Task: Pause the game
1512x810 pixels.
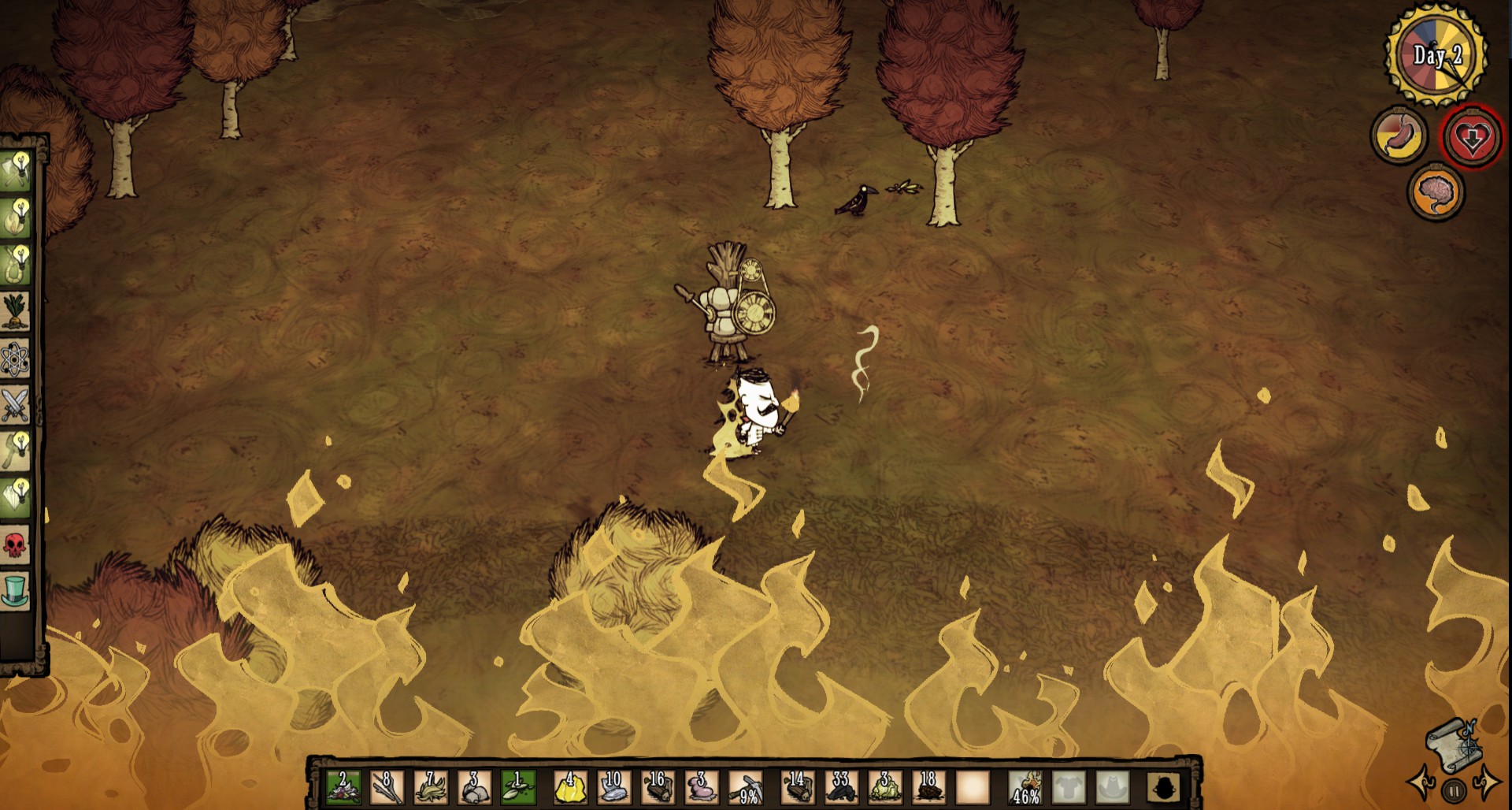Action: click(1454, 790)
